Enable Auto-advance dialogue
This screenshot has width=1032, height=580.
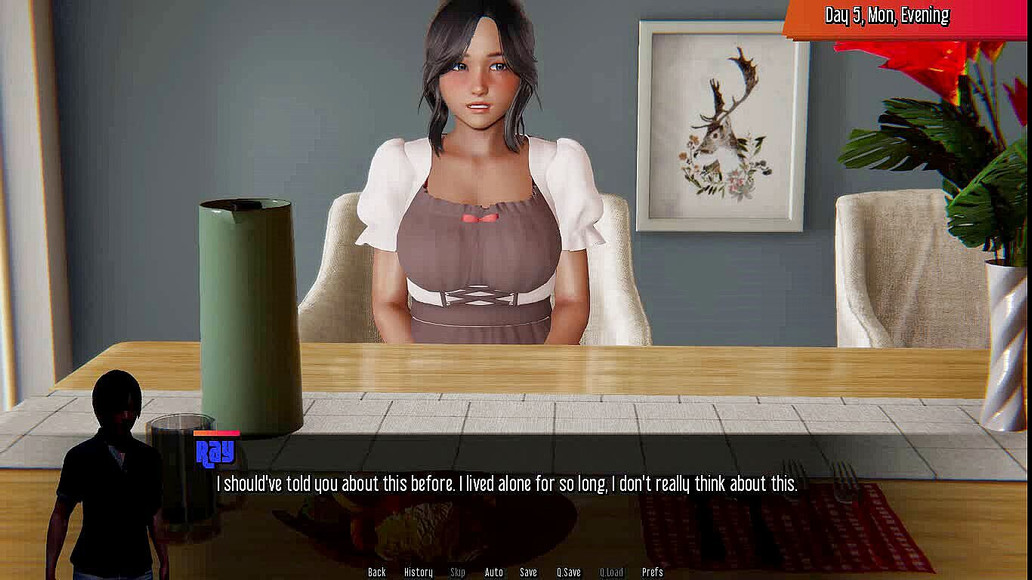[x=494, y=572]
